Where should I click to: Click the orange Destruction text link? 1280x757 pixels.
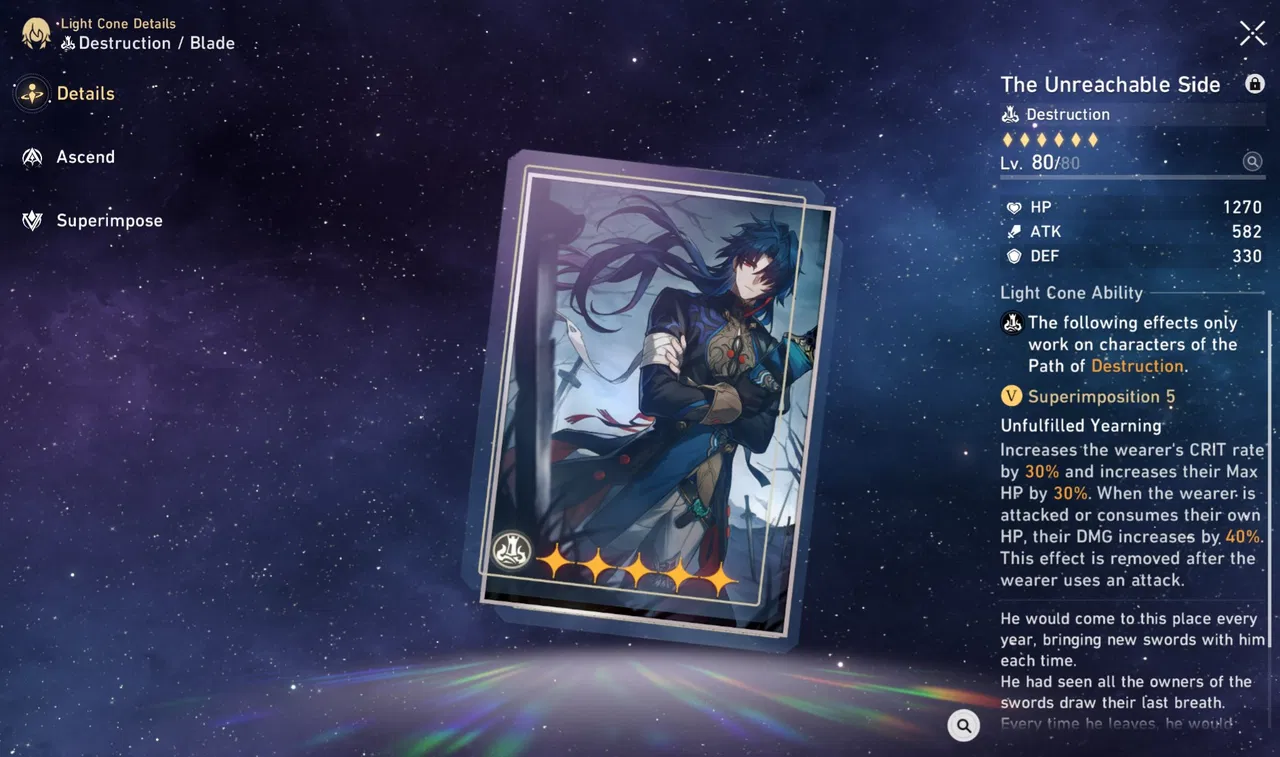coord(1137,366)
